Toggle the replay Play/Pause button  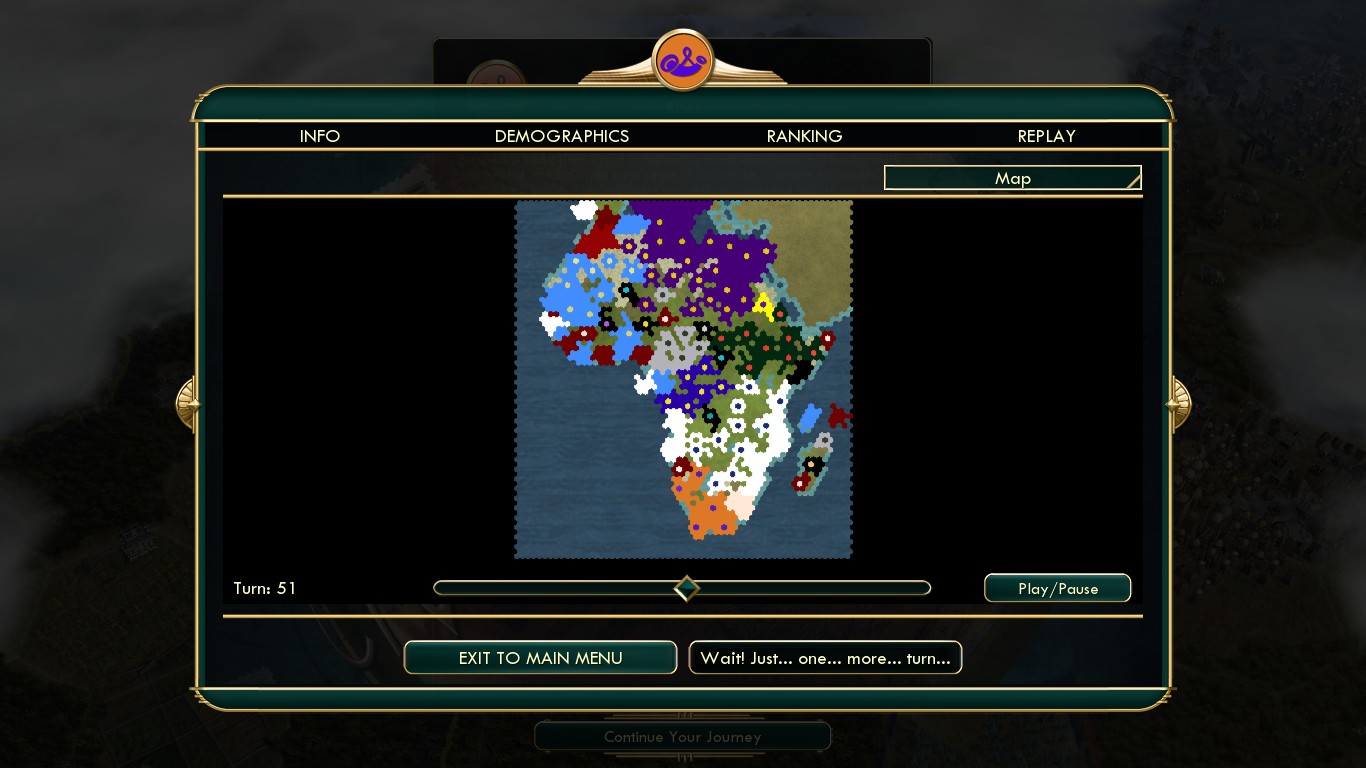pos(1057,588)
